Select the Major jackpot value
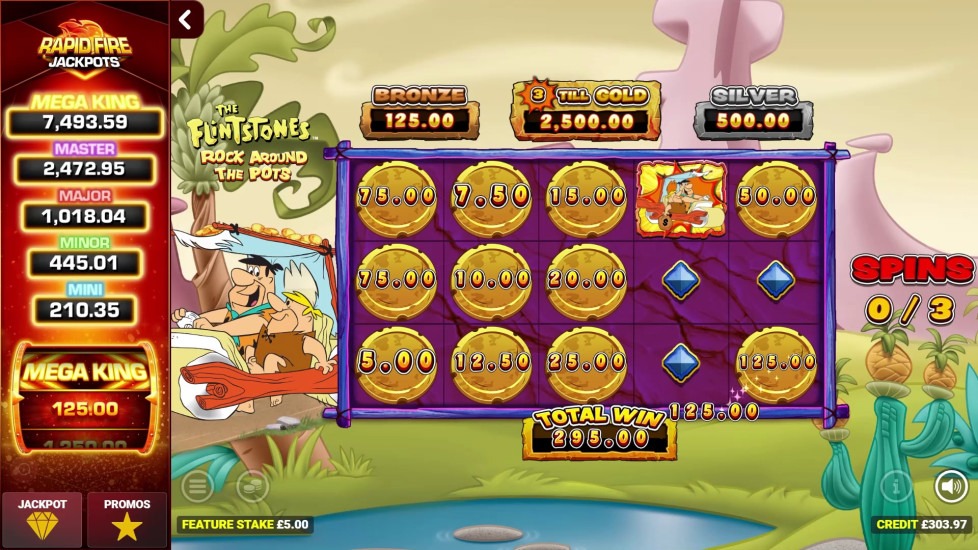The image size is (978, 550). point(85,216)
